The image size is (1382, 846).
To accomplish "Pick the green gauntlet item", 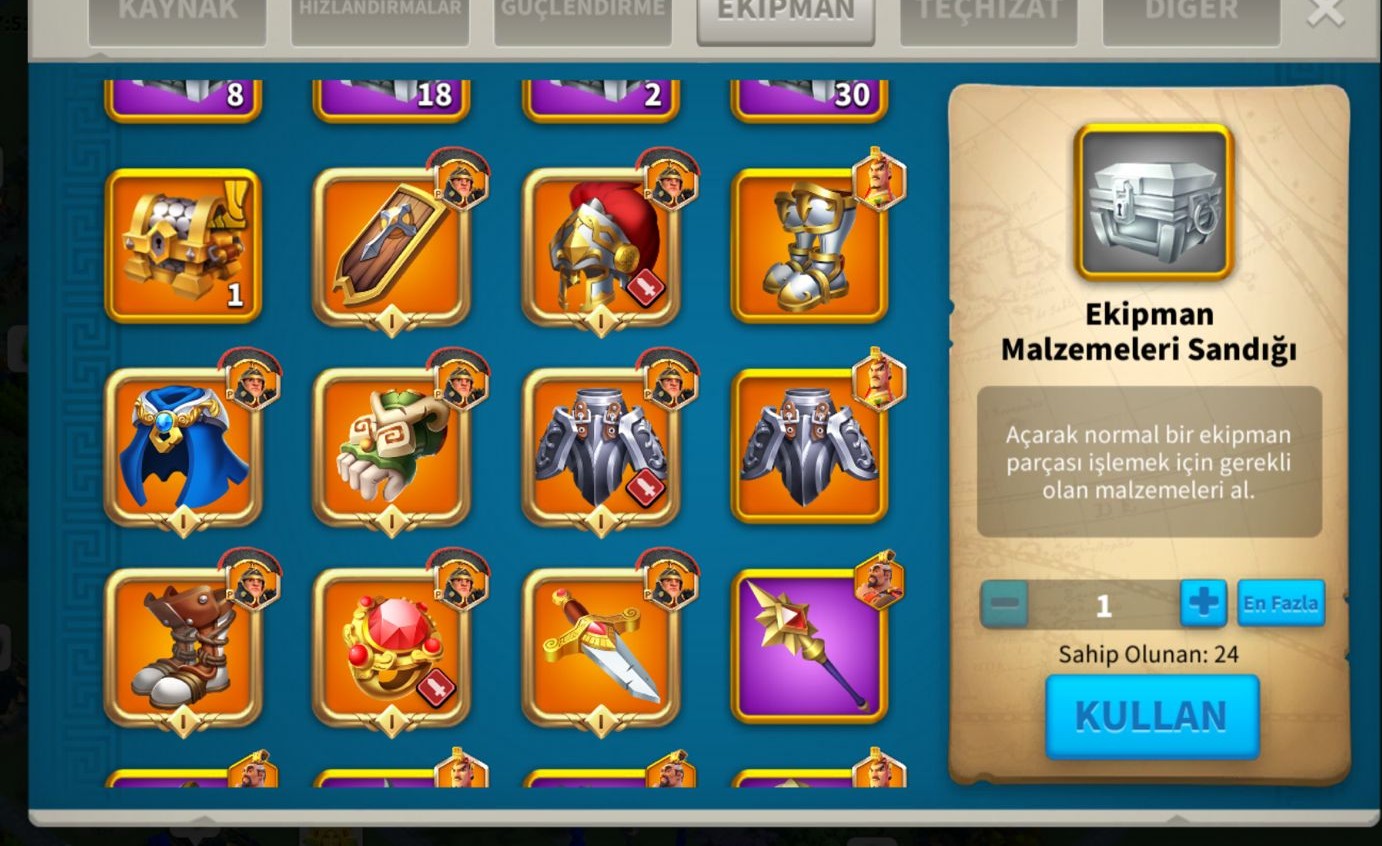I will pos(391,446).
